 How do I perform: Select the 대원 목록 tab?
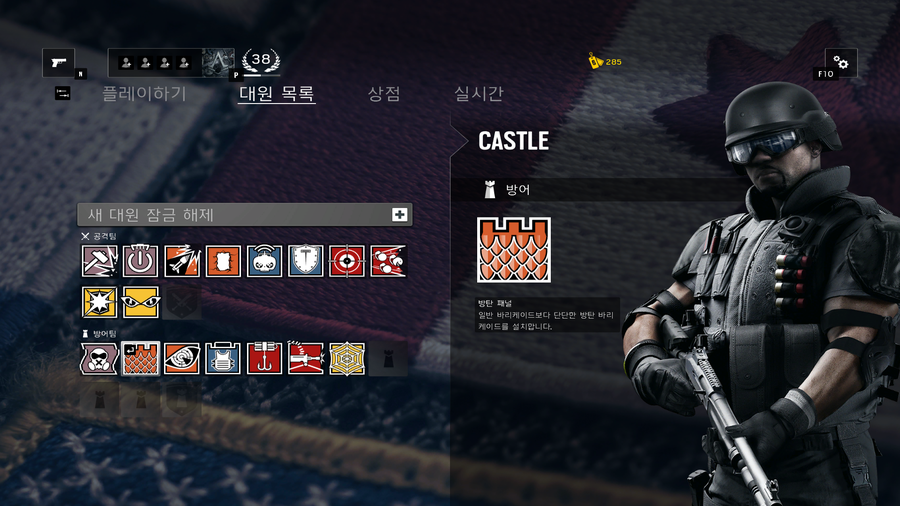(277, 94)
